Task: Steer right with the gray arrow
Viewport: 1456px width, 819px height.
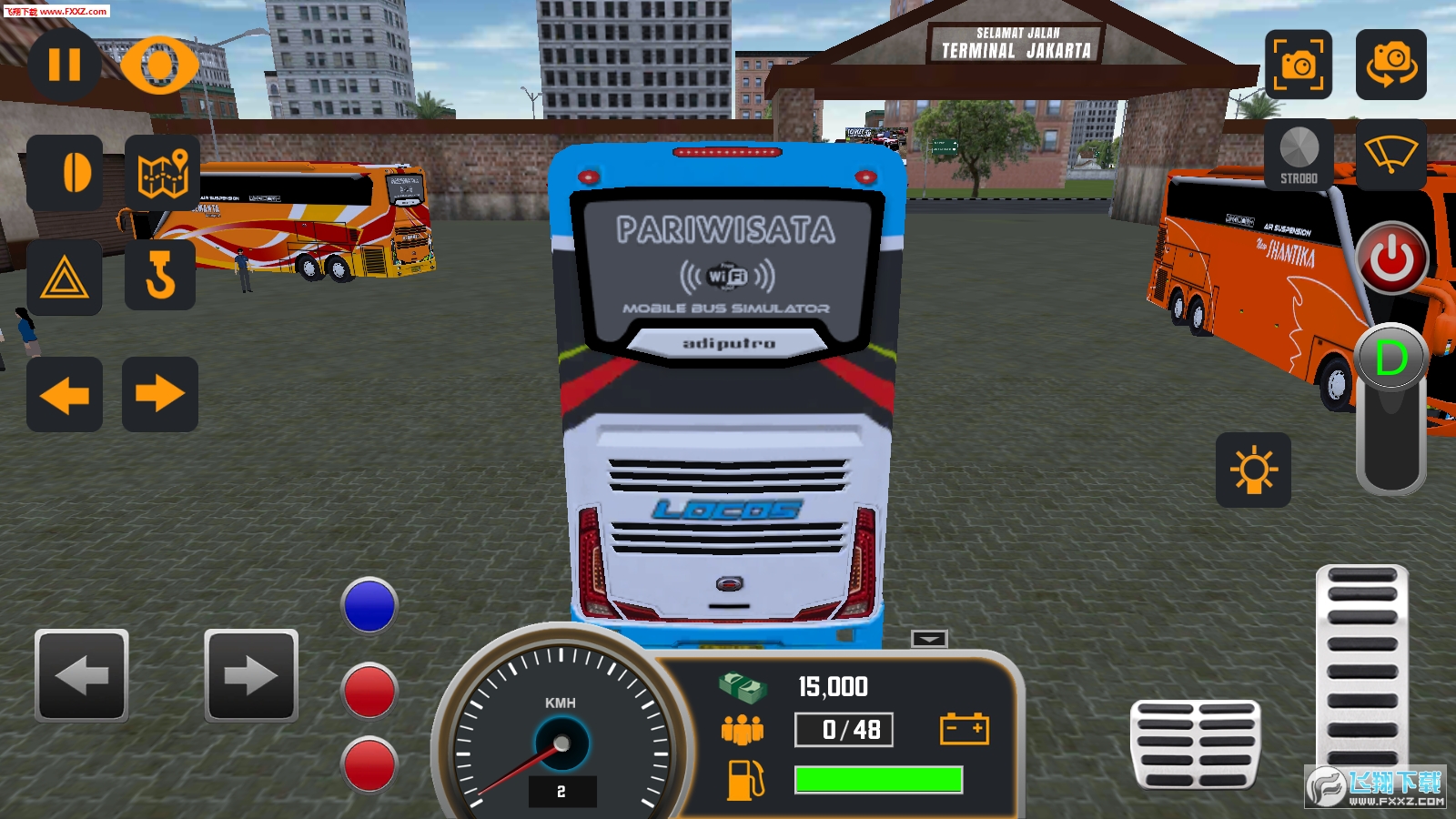Action: (x=251, y=675)
